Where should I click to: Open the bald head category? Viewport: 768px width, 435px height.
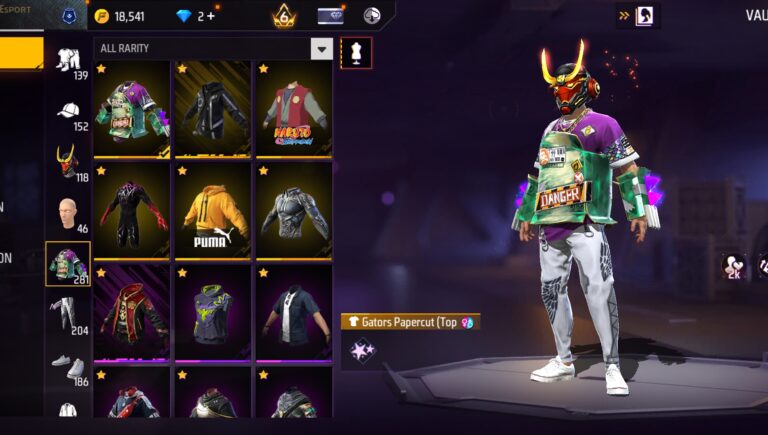pyautogui.click(x=68, y=213)
